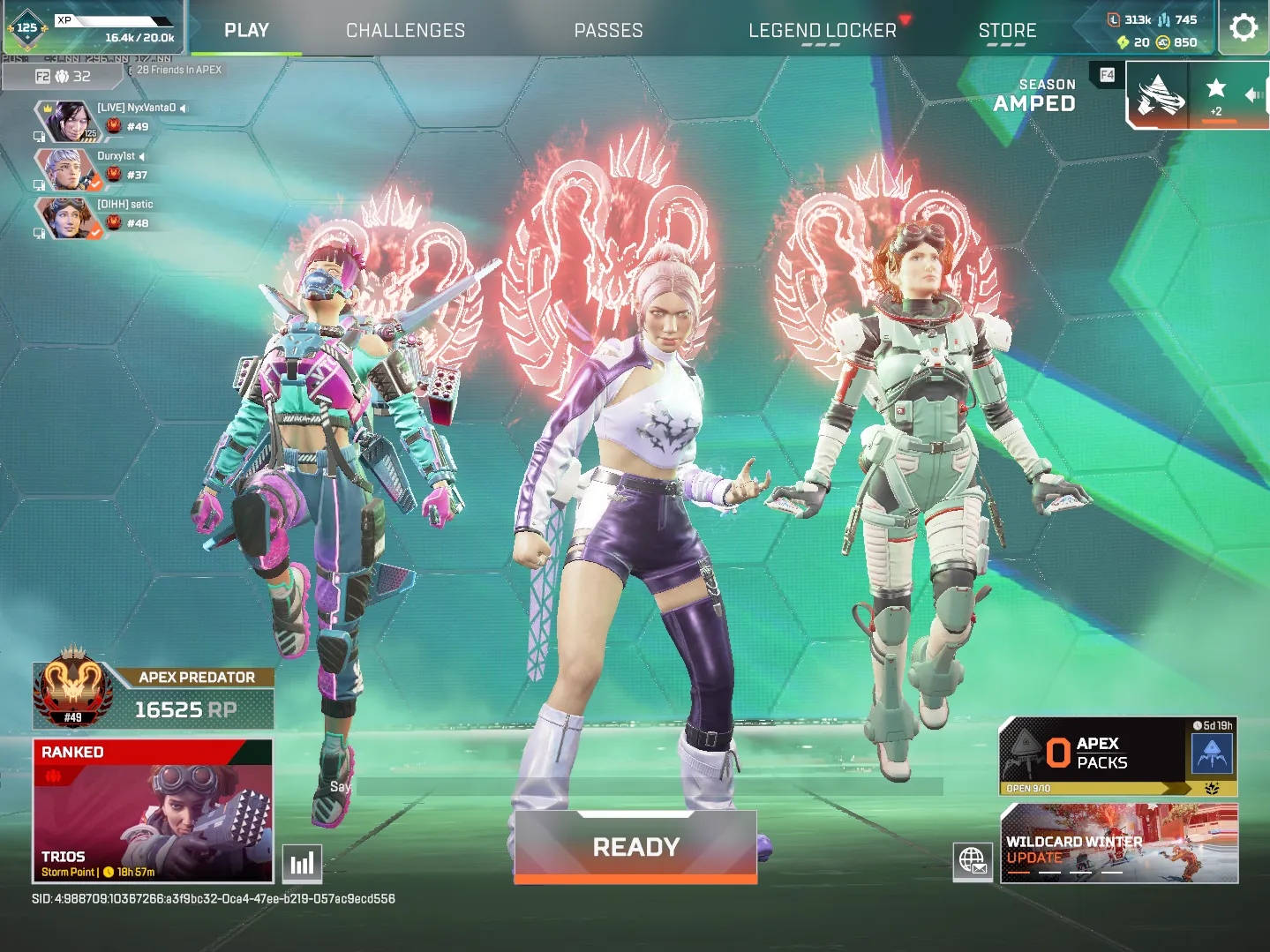Image resolution: width=1270 pixels, height=952 pixels.
Task: Open the Season Amped battle pass badge
Action: pos(1159,95)
